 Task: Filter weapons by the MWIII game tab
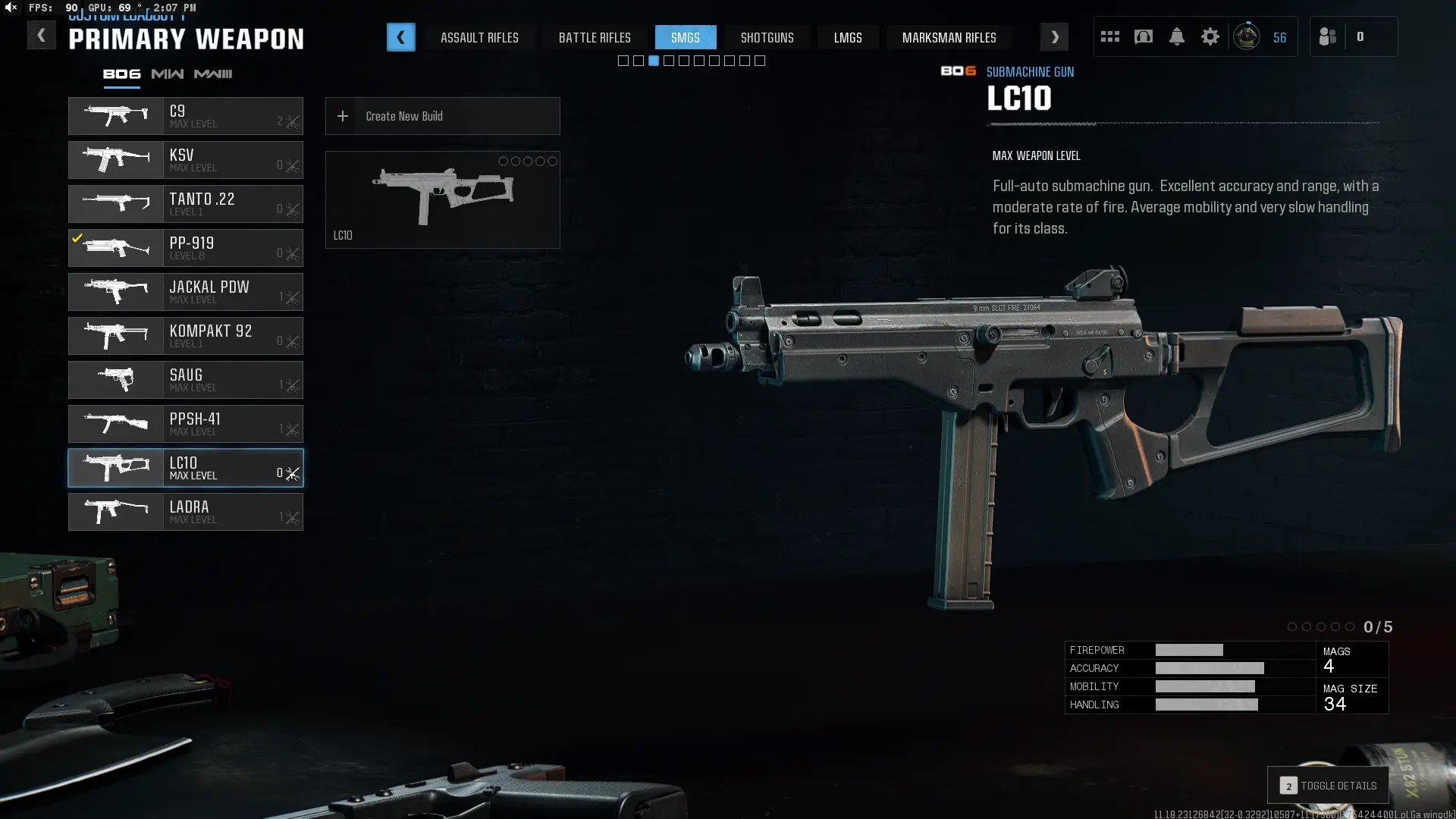[x=213, y=74]
